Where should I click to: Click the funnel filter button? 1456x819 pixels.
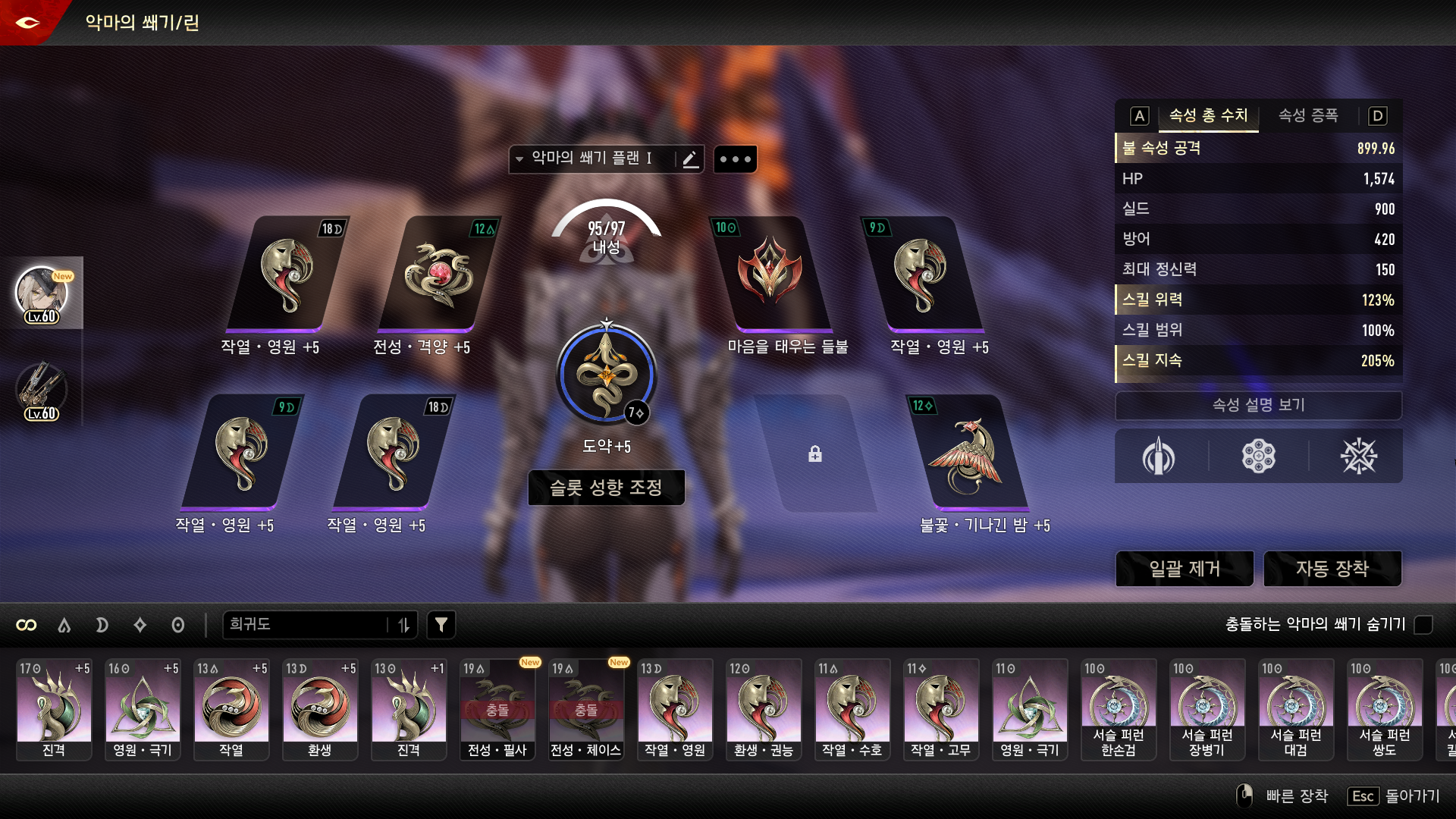point(441,625)
